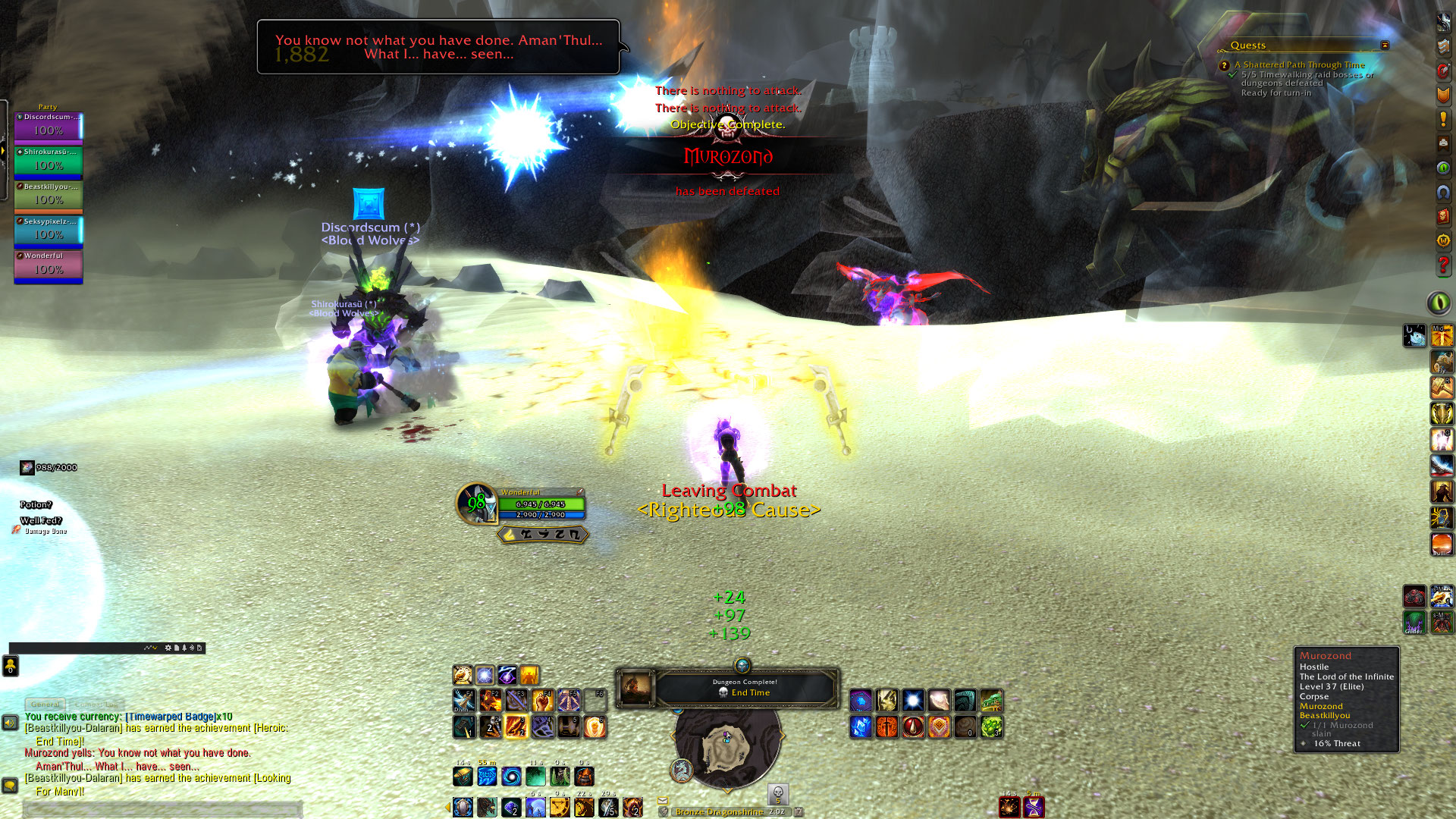This screenshot has height=819, width=1456.
Task: Target Shirokurasū's party frame
Action: click(x=49, y=162)
